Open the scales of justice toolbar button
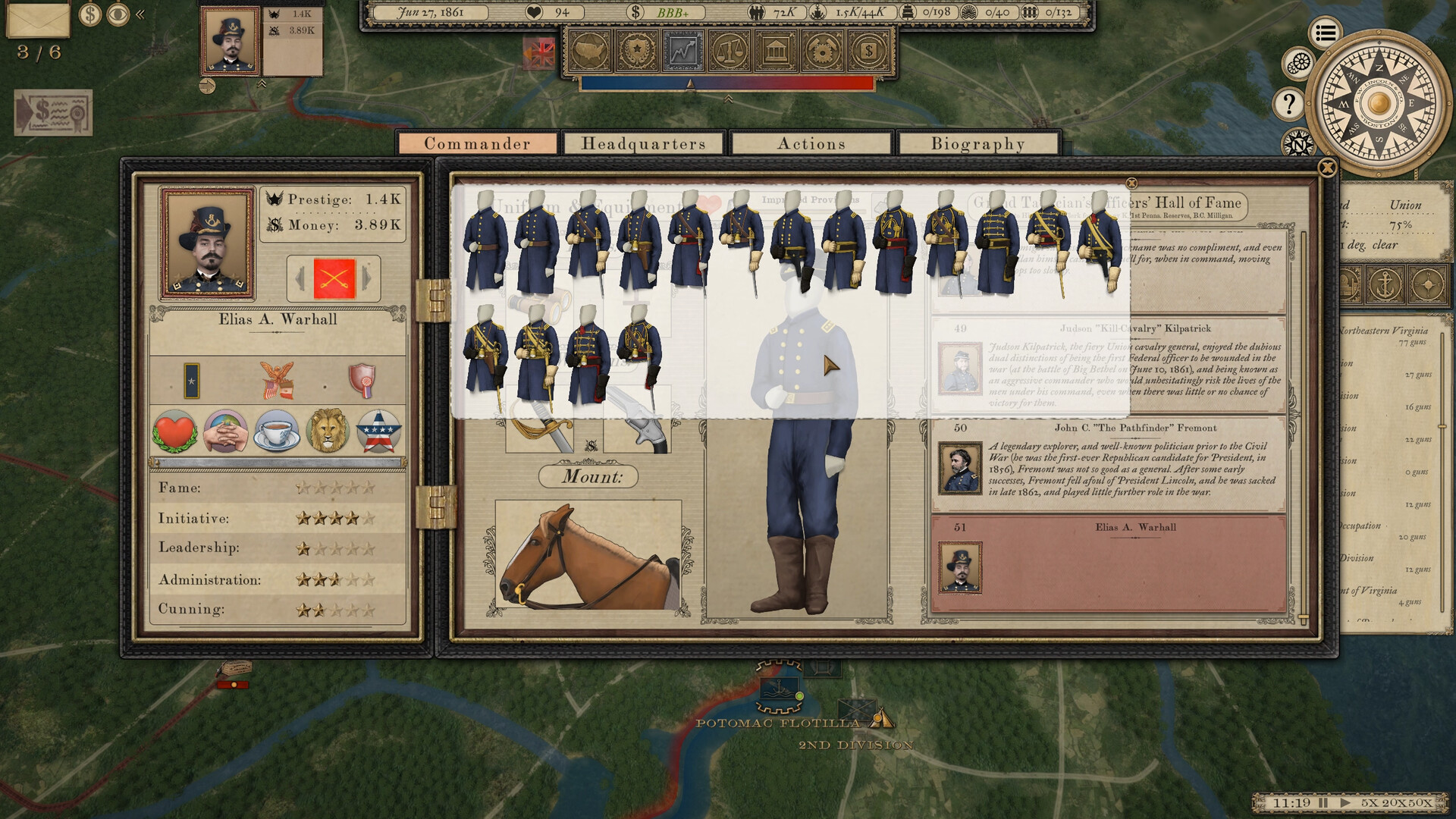1456x819 pixels. click(730, 52)
